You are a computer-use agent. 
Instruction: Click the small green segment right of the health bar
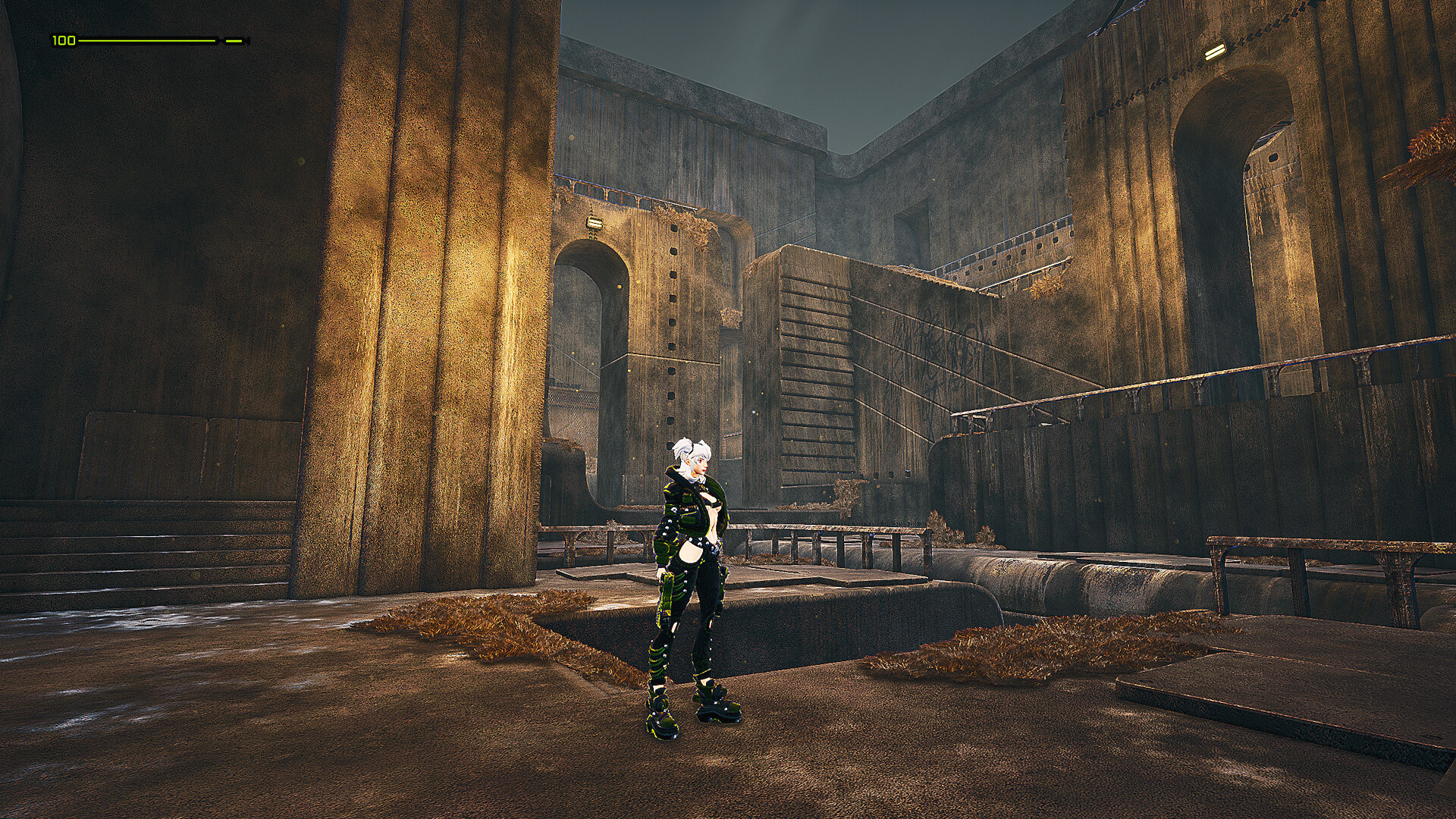(x=233, y=42)
